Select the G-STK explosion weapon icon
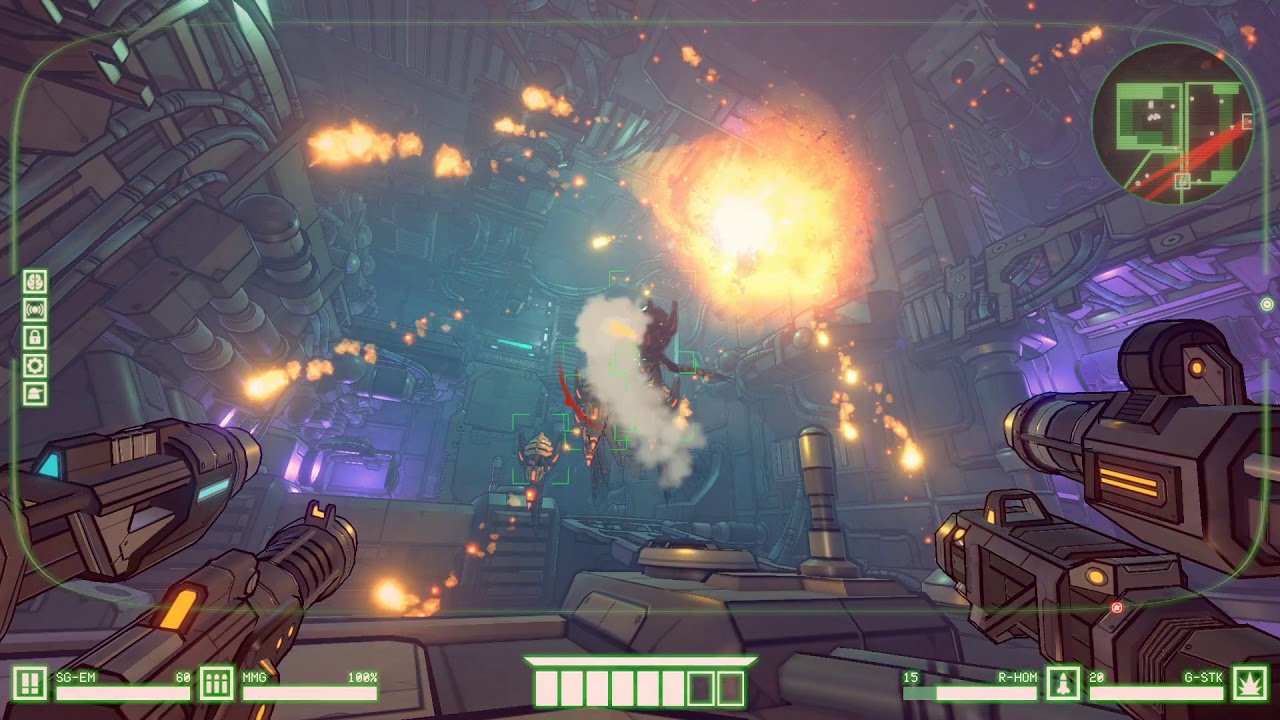 [x=1249, y=684]
